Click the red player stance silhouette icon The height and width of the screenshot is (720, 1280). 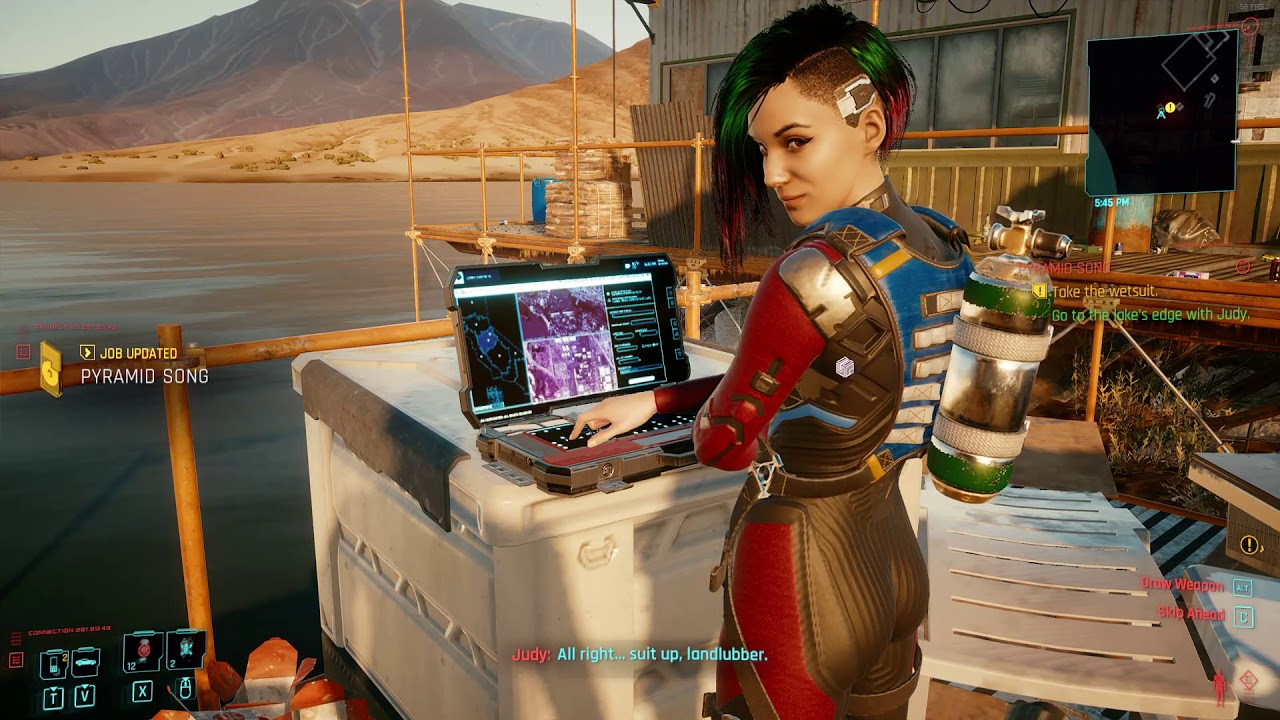point(1219,687)
